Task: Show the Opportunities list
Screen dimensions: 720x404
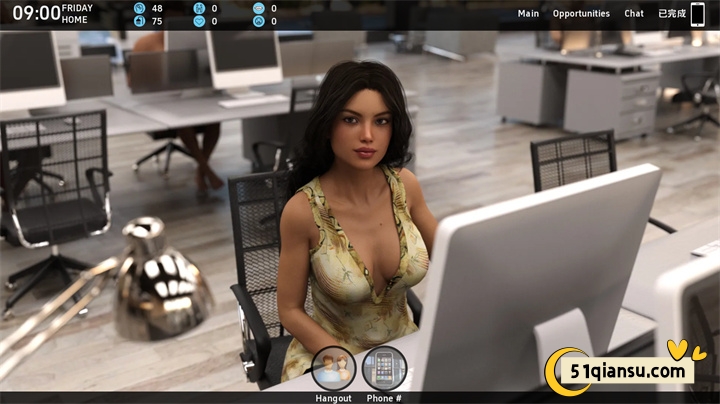Action: tap(581, 14)
